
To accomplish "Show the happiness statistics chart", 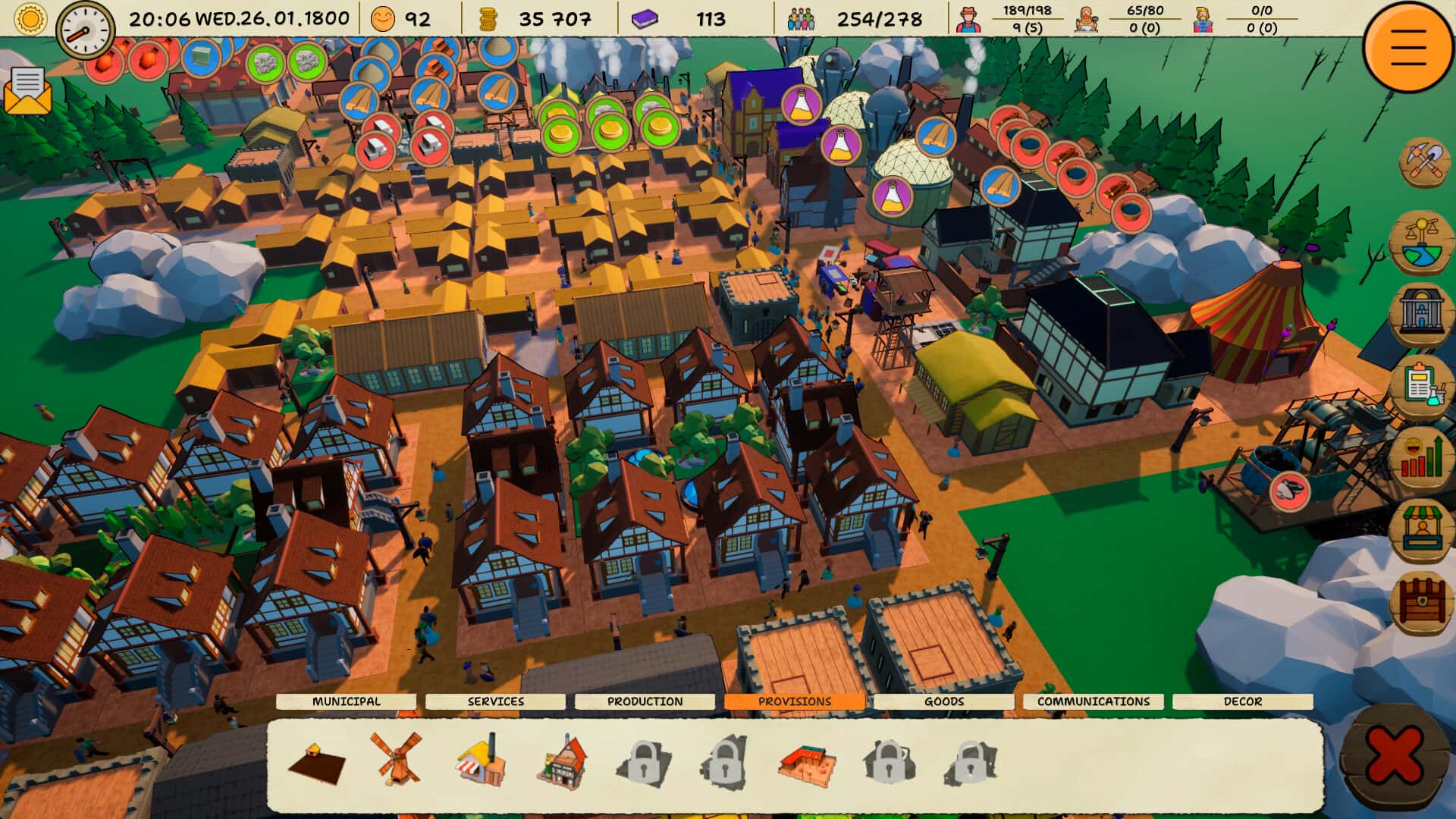I will pos(1422,457).
